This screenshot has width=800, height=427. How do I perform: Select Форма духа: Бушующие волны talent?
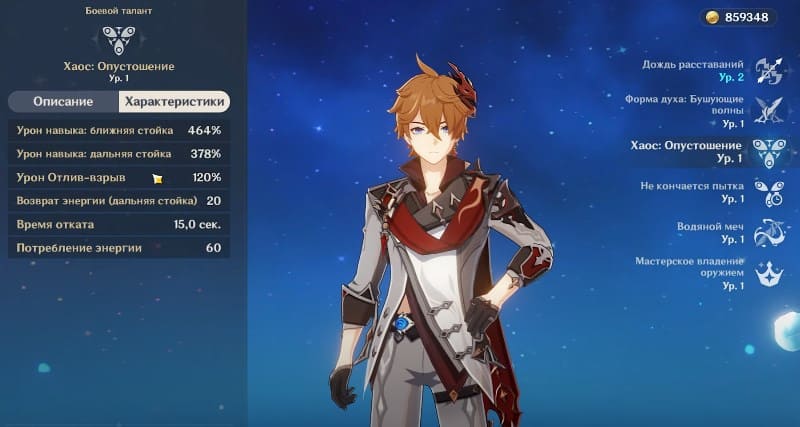coord(769,110)
